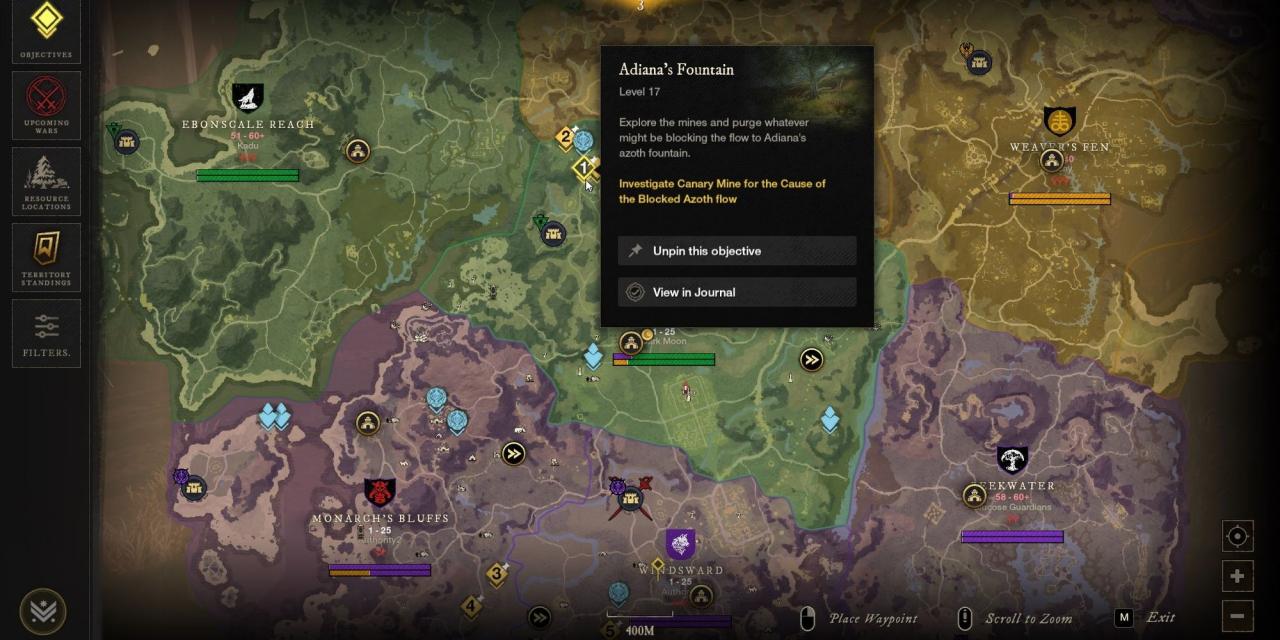The height and width of the screenshot is (640, 1280).
Task: Center map on player location
Action: click(1237, 536)
